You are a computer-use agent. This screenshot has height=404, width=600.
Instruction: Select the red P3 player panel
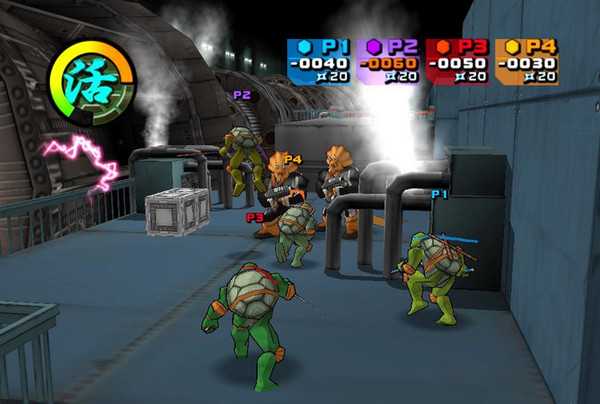click(457, 61)
